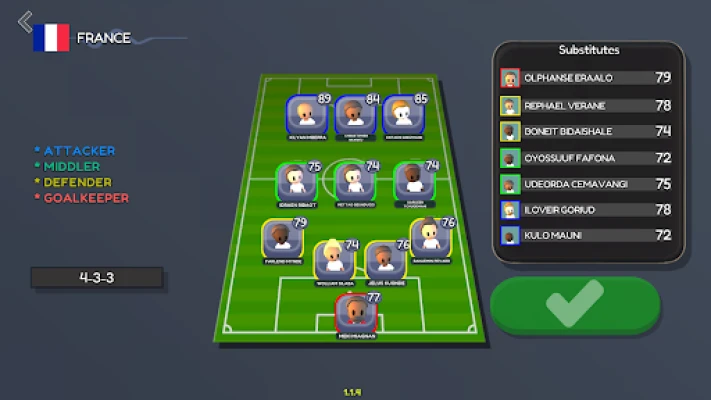
Task: Pick the attacker rated 84
Action: tap(355, 116)
